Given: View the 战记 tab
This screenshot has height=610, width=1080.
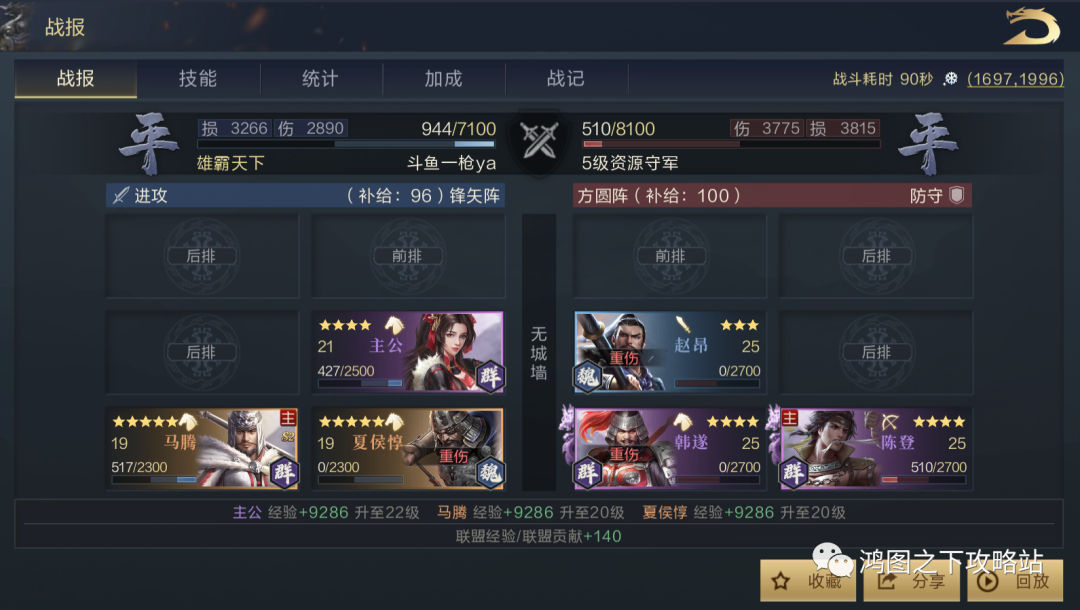Looking at the screenshot, I should 565,79.
